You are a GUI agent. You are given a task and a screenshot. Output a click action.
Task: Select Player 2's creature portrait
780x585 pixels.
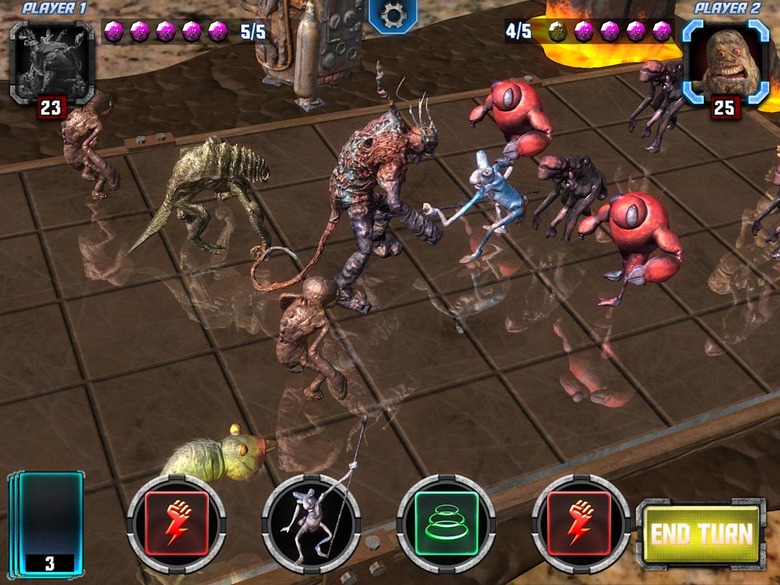coord(726,62)
